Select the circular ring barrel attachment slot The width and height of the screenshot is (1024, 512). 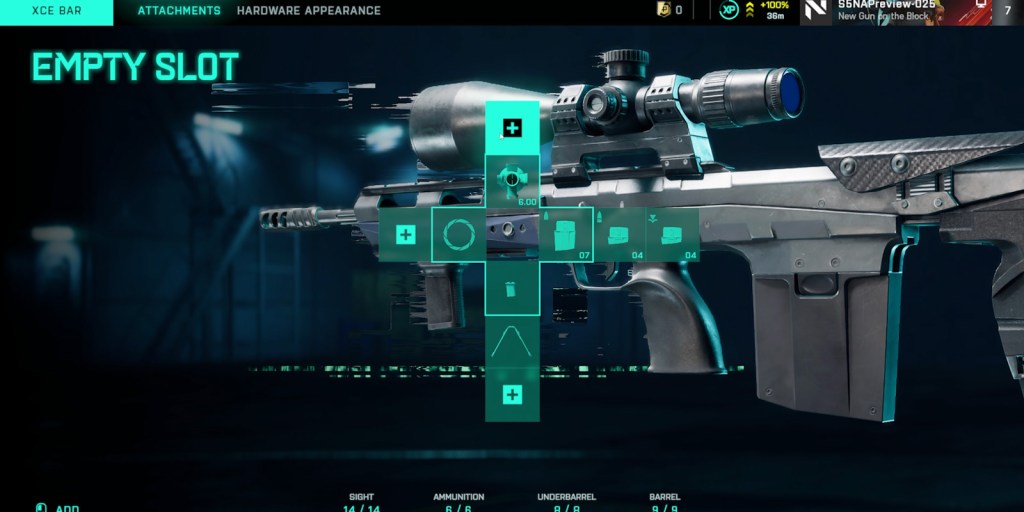pos(458,235)
